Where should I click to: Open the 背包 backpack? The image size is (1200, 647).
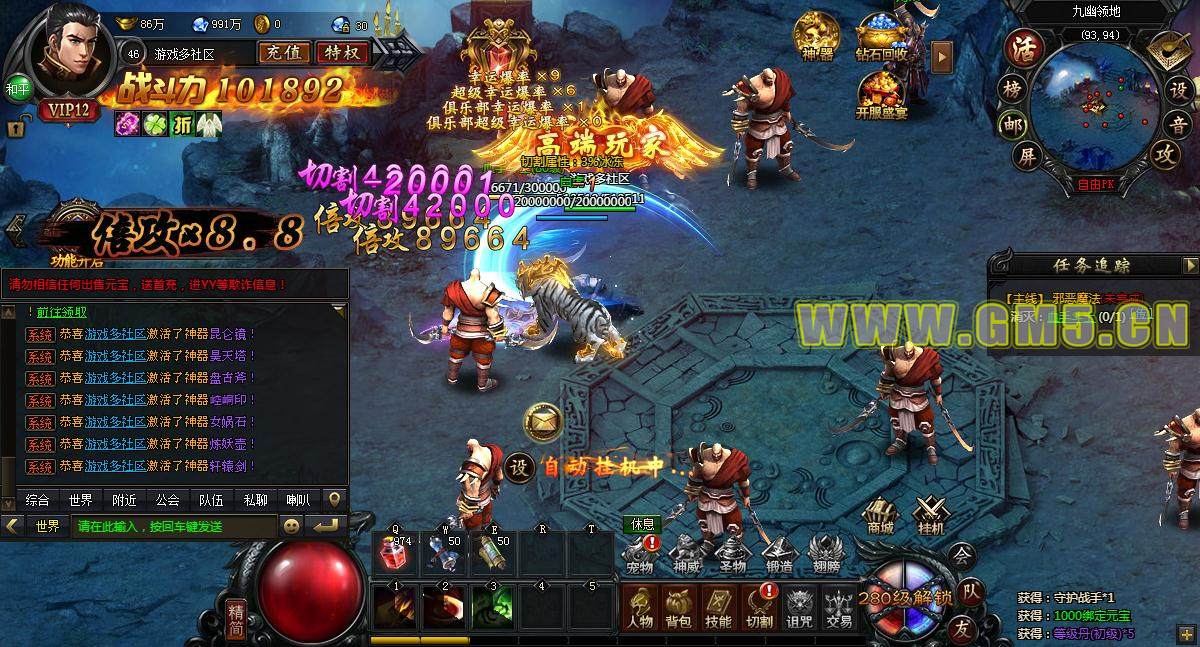click(679, 608)
